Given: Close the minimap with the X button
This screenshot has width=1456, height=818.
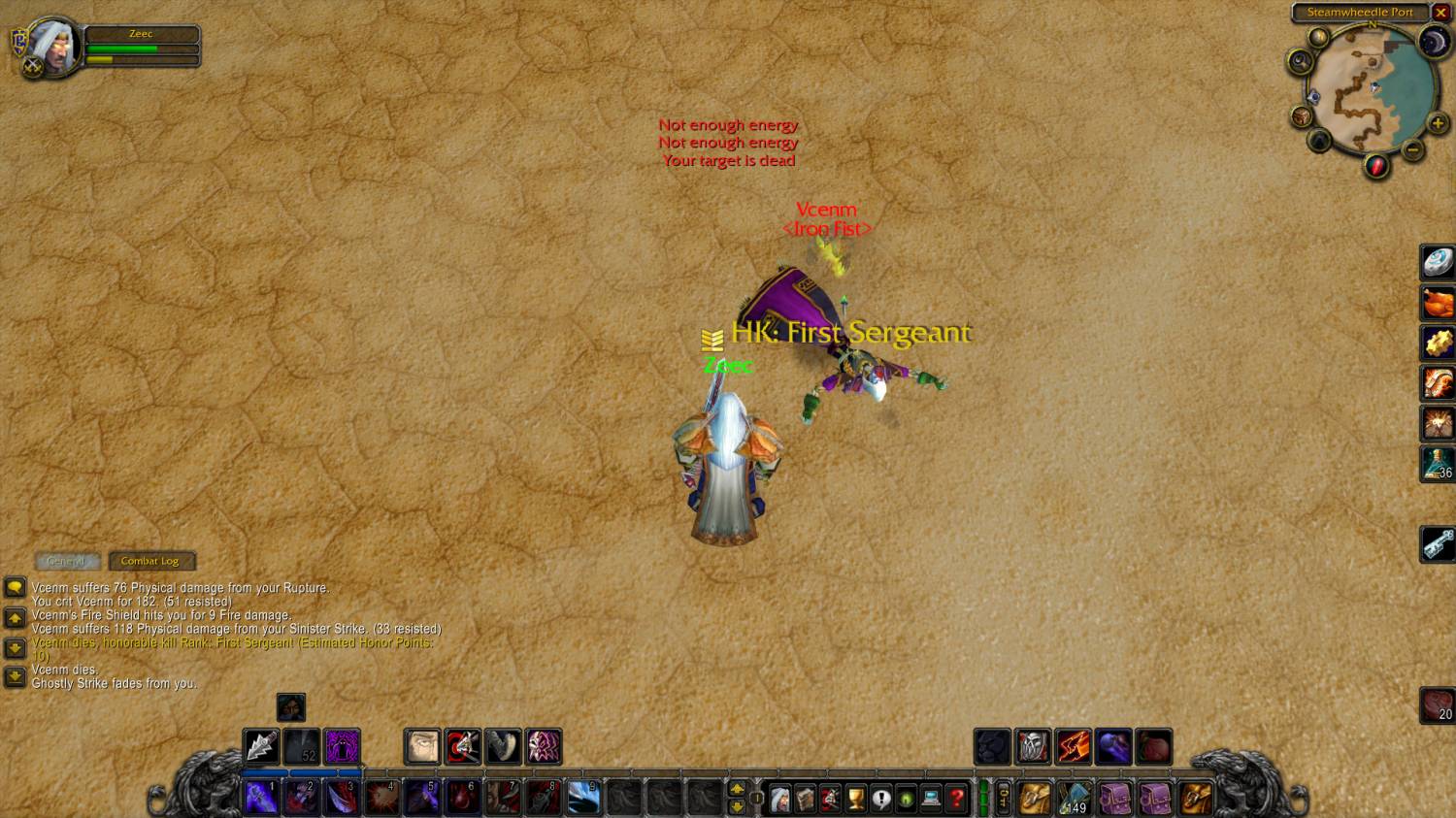Looking at the screenshot, I should pyautogui.click(x=1441, y=13).
